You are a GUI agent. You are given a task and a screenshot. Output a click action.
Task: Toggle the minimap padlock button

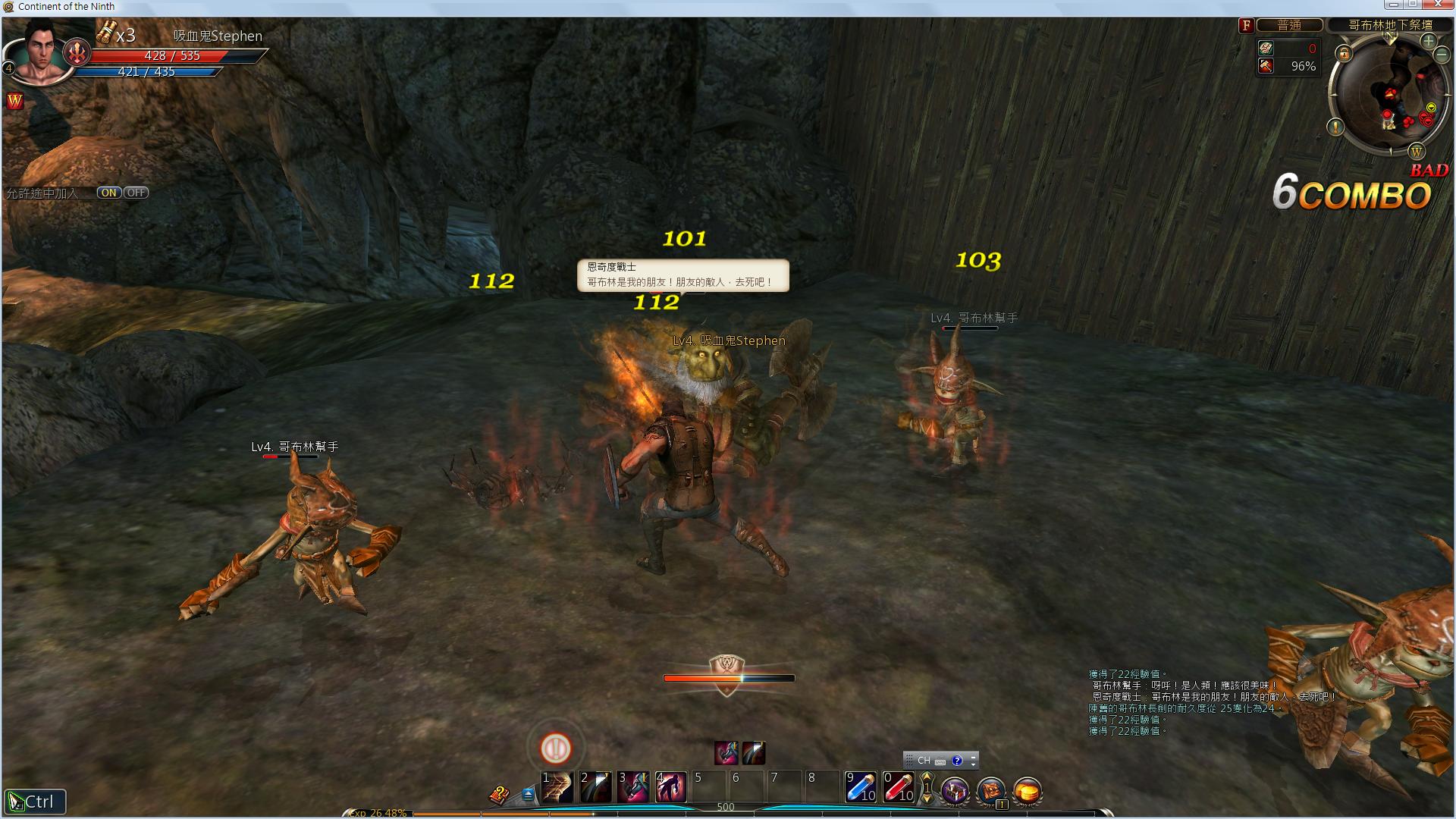[x=1344, y=53]
